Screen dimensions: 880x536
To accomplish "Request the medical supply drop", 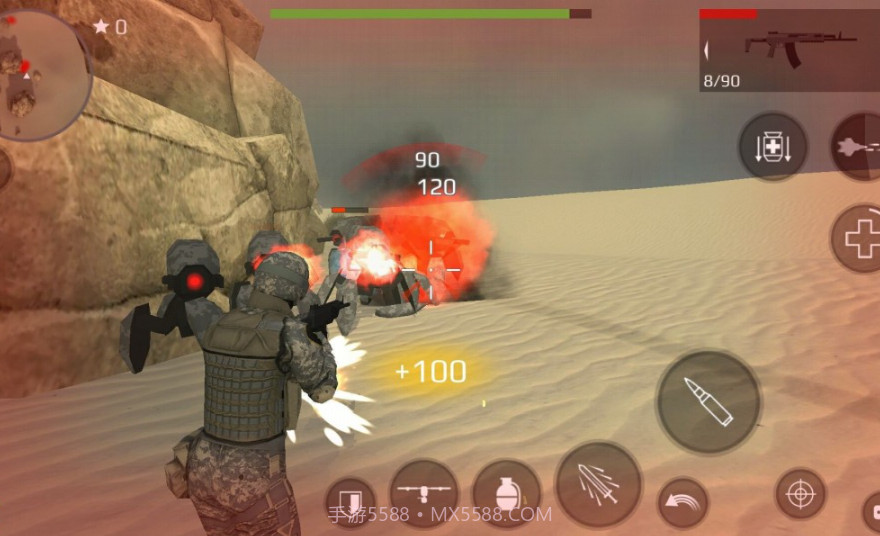I will pos(772,147).
